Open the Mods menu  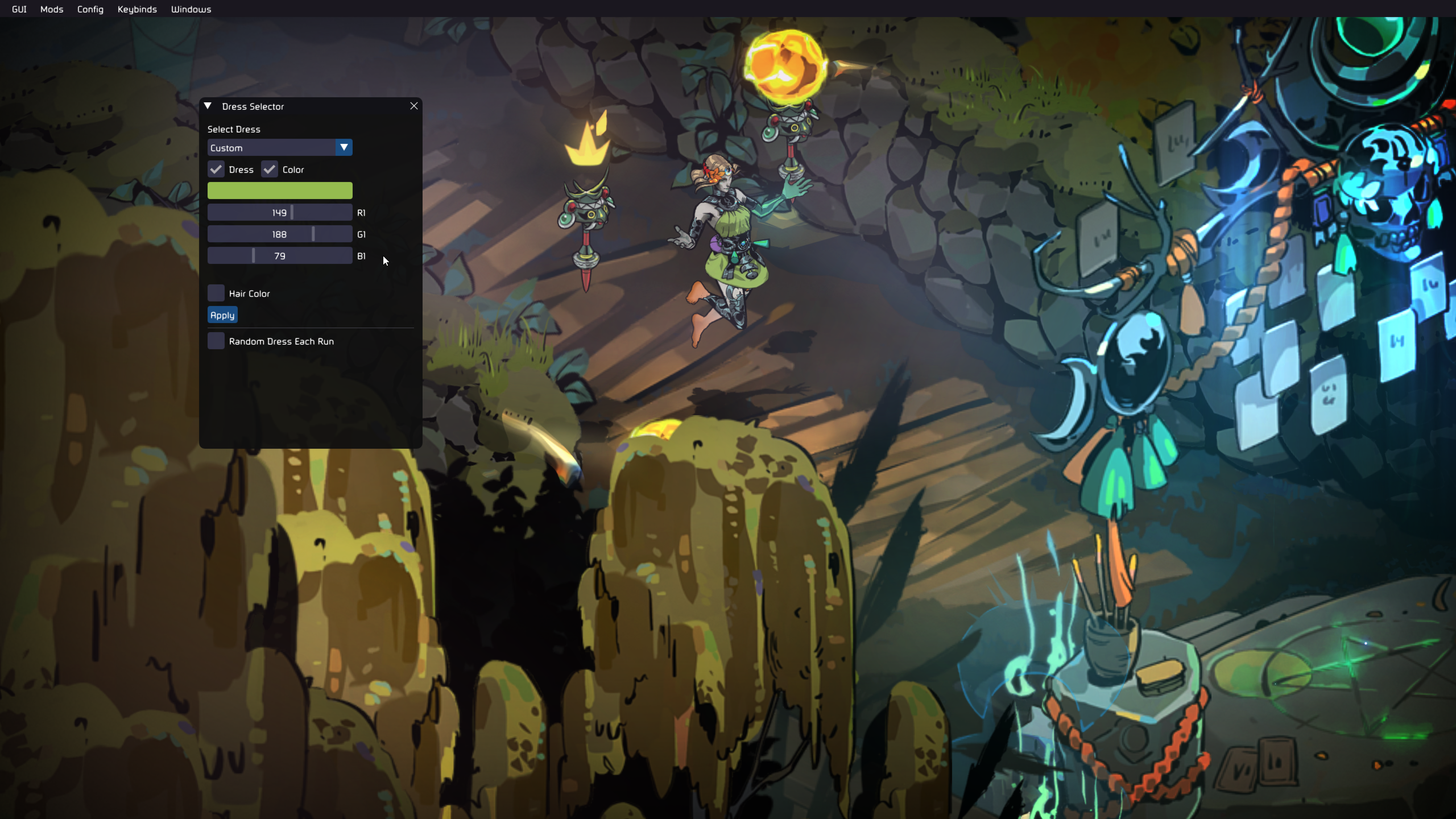coord(52,9)
